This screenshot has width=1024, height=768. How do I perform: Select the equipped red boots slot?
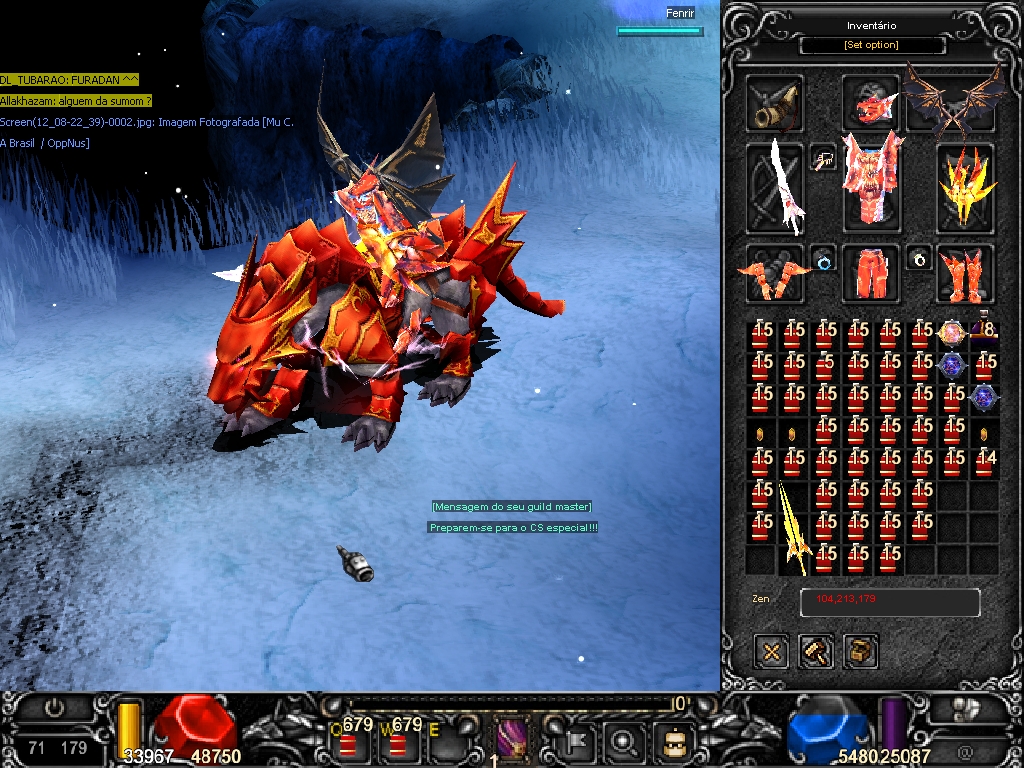[x=965, y=273]
